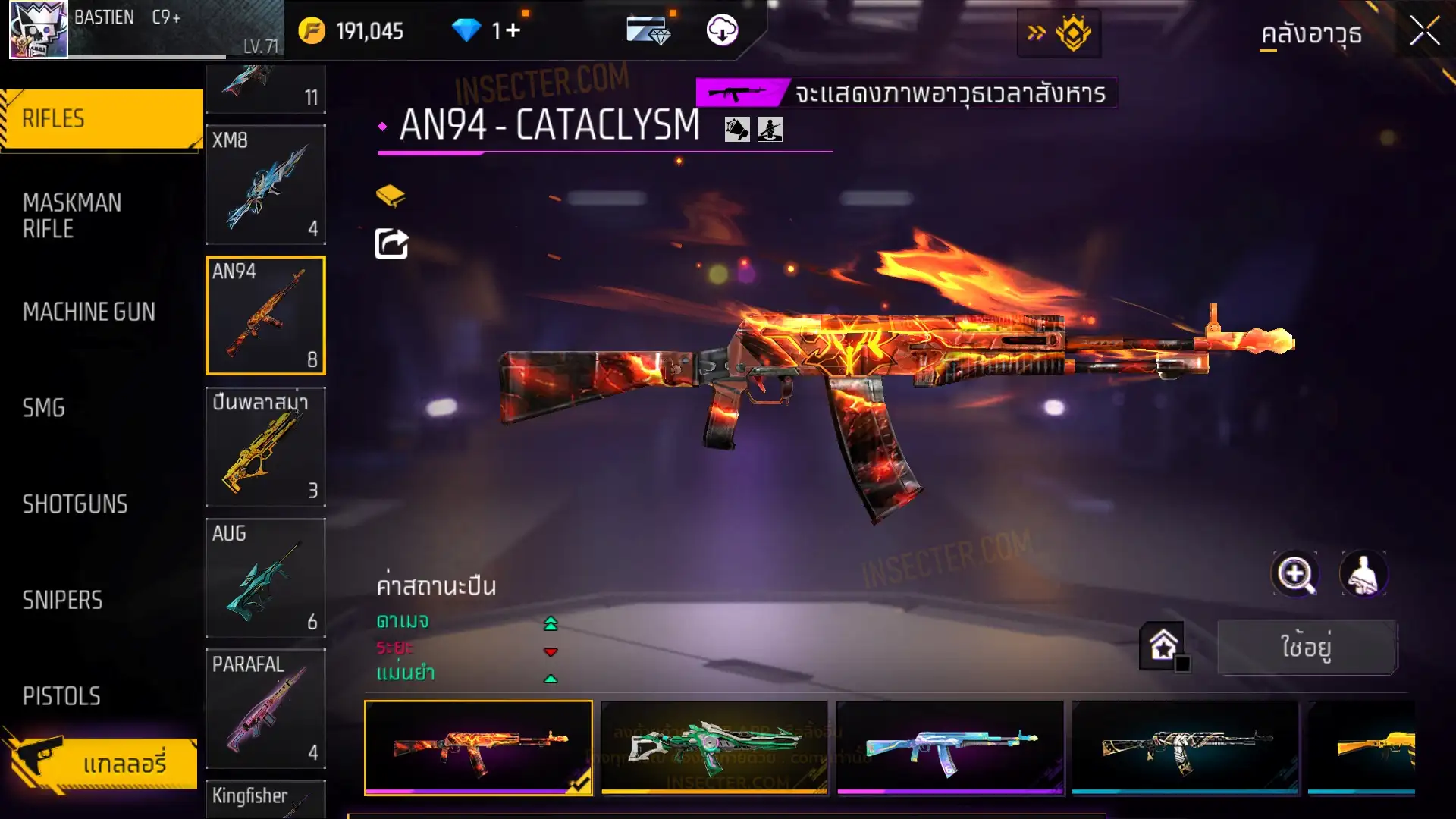
Task: Show the PISTOLS category
Action: click(61, 696)
